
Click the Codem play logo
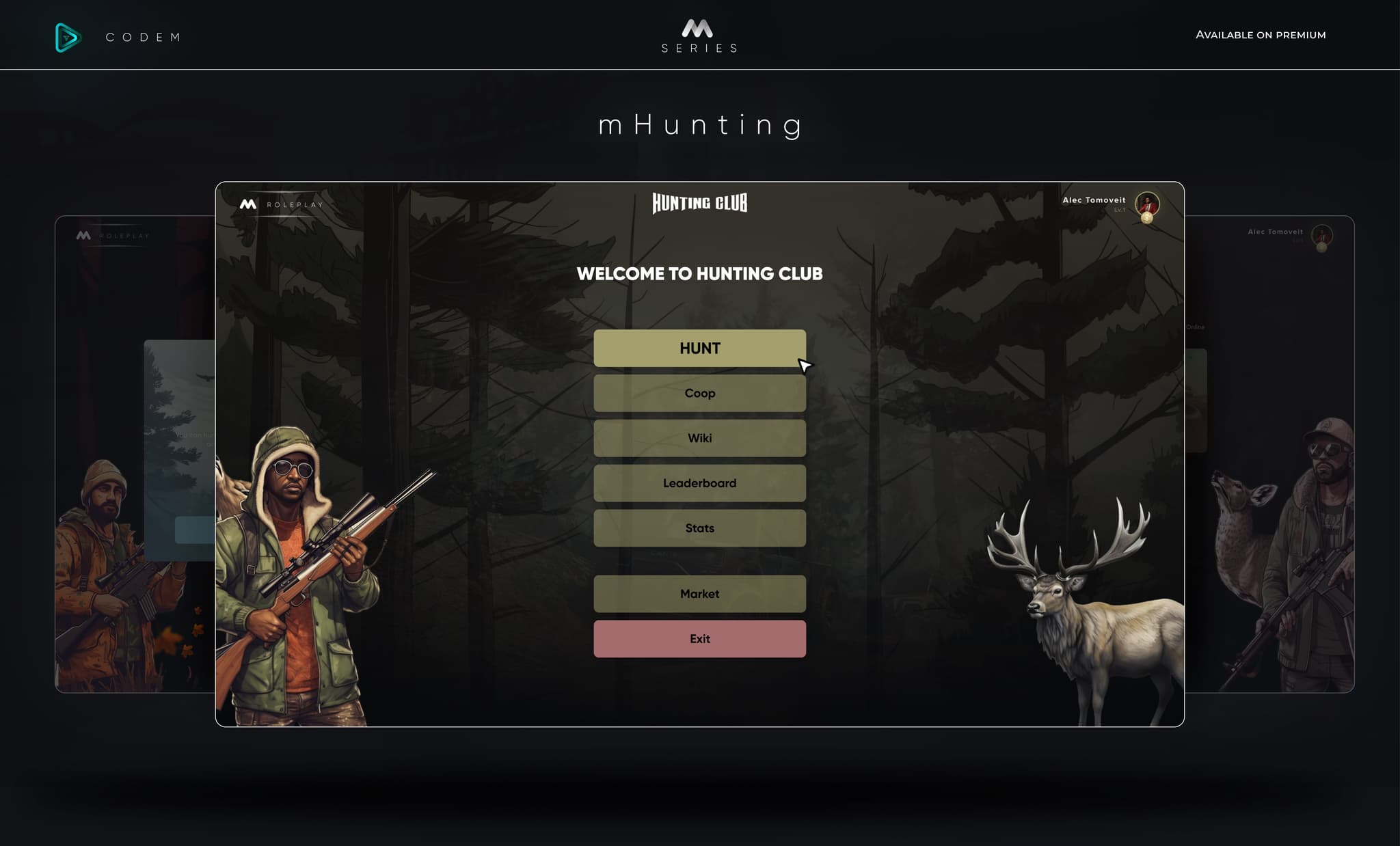point(66,36)
